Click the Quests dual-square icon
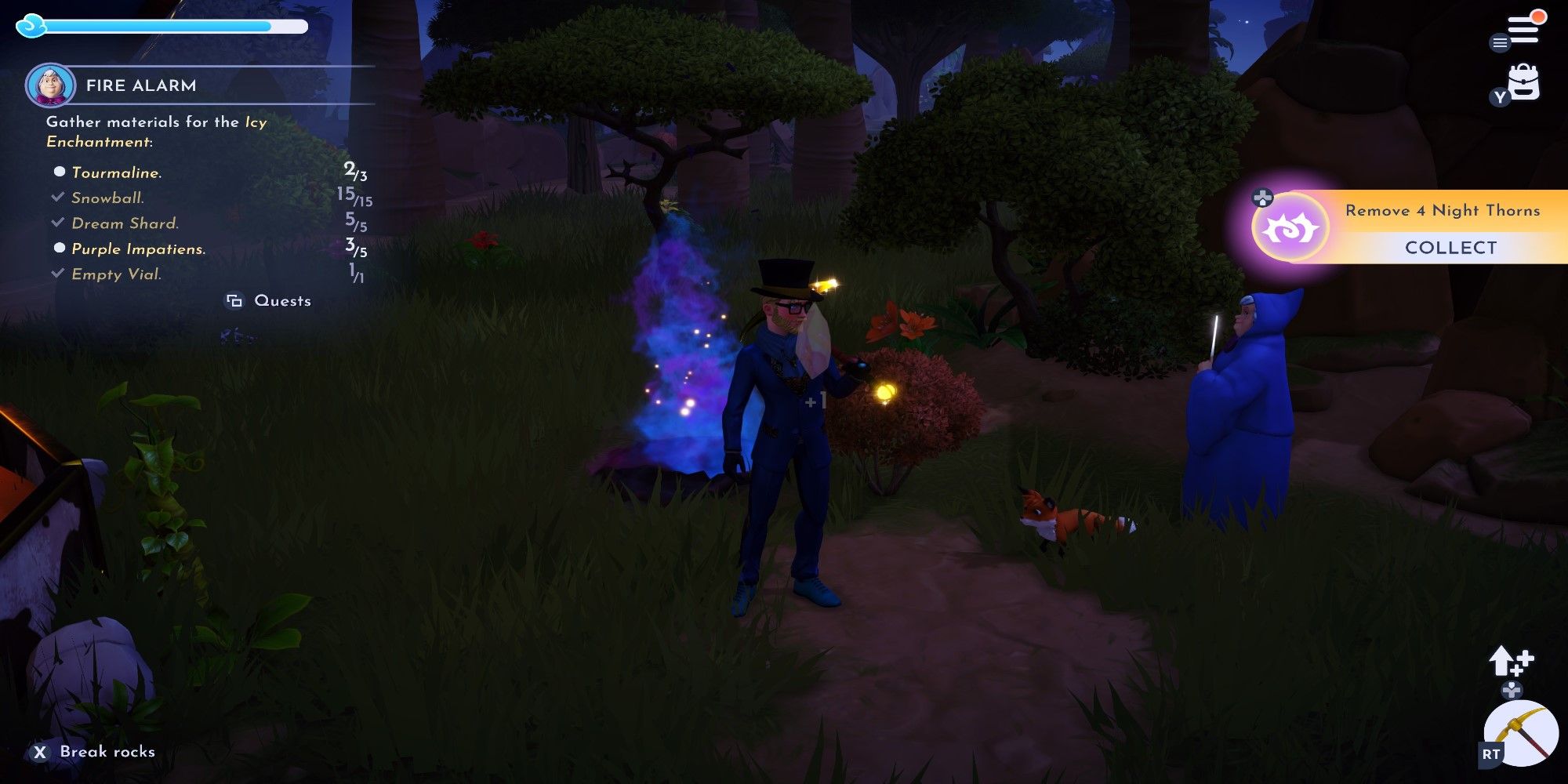Viewport: 1568px width, 784px height. 233,300
